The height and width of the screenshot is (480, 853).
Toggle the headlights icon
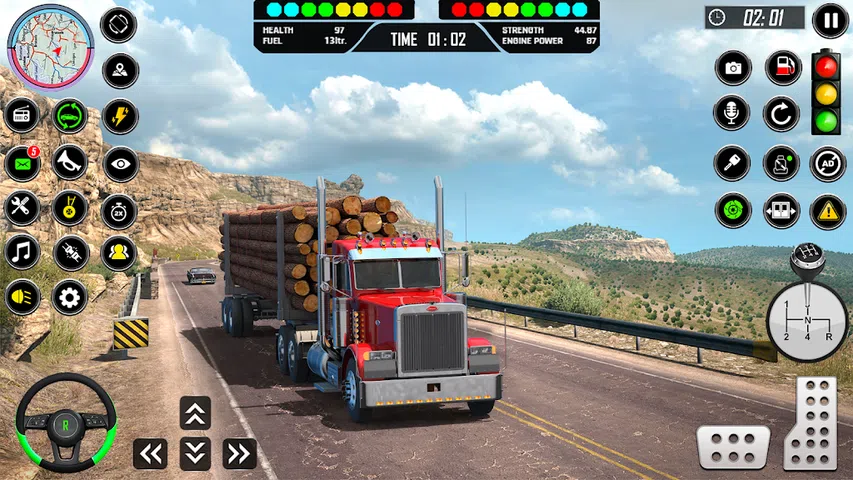[21, 296]
